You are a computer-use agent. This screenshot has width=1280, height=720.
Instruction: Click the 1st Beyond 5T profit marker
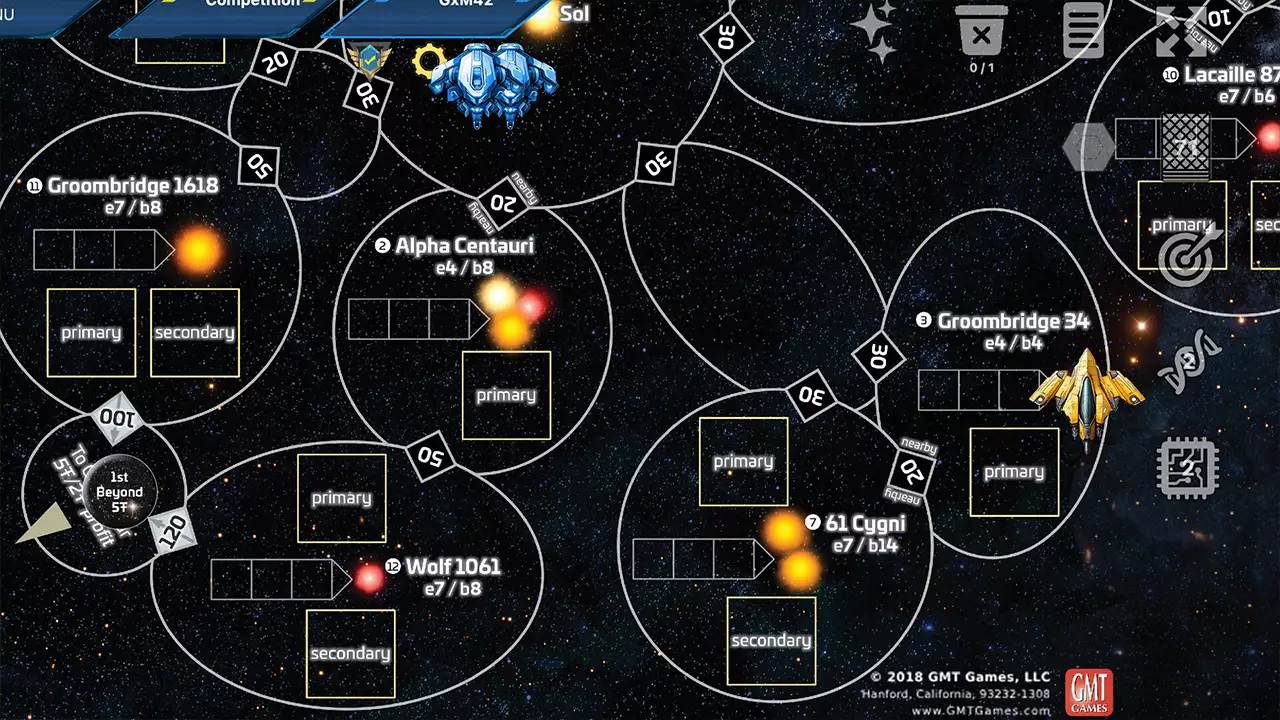(119, 492)
